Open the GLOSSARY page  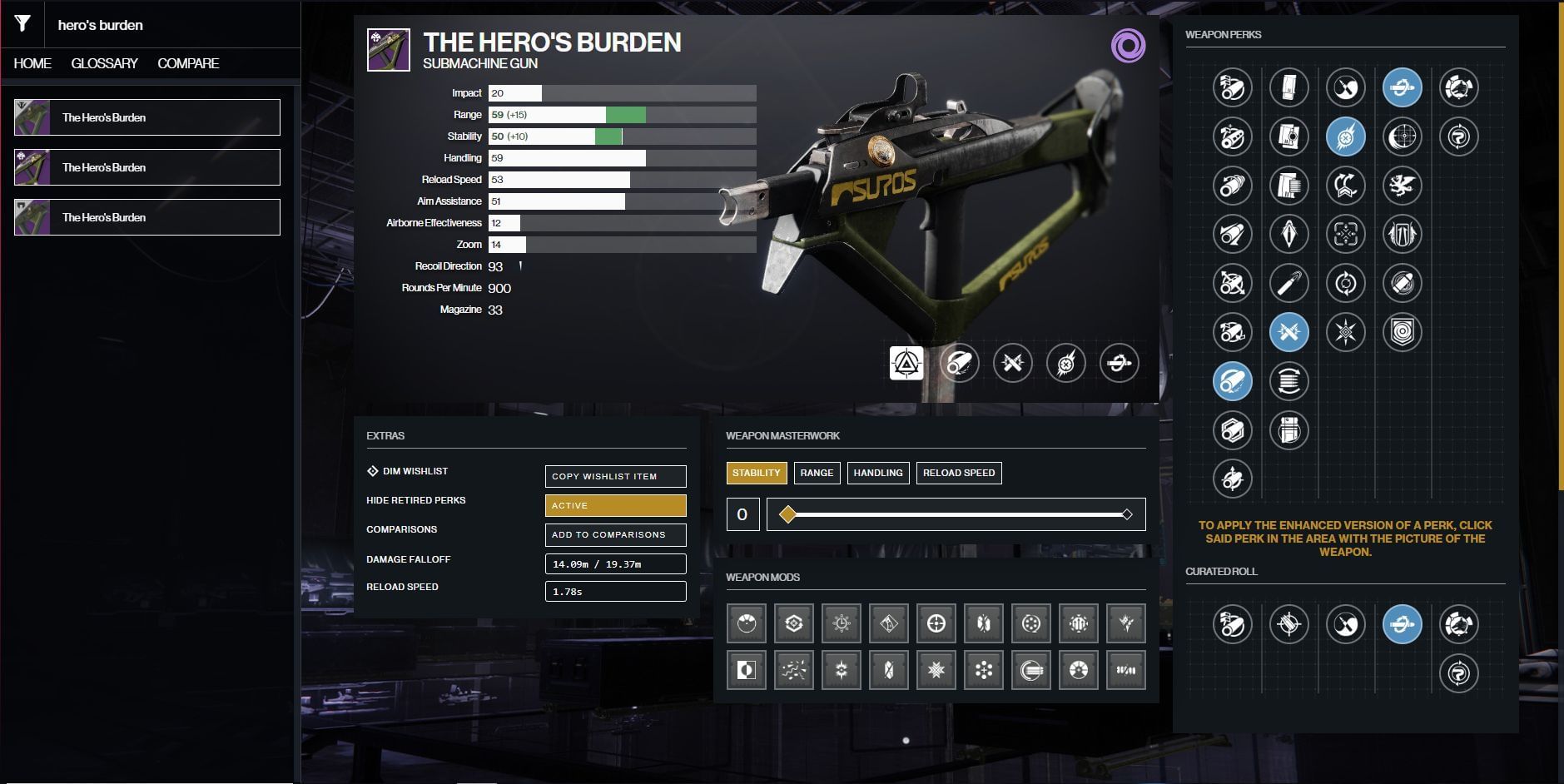click(106, 62)
